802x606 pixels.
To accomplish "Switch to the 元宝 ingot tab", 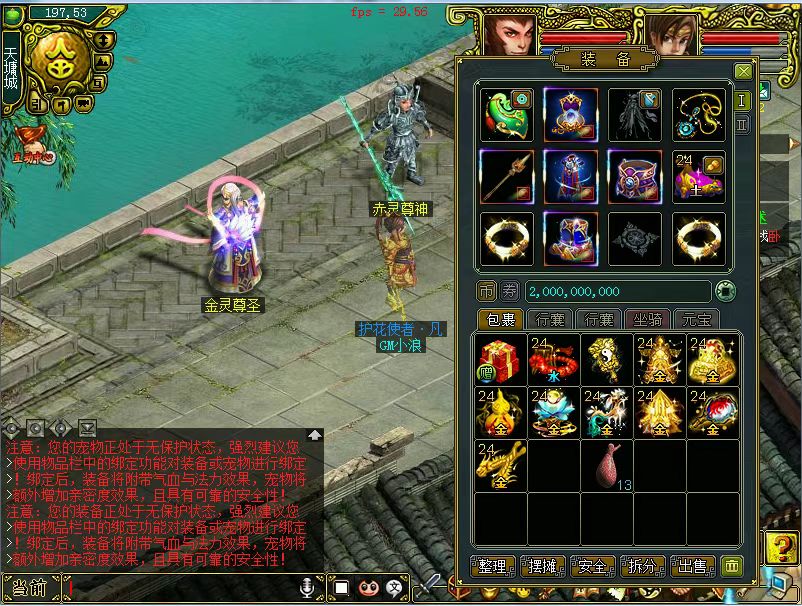I will [x=697, y=319].
